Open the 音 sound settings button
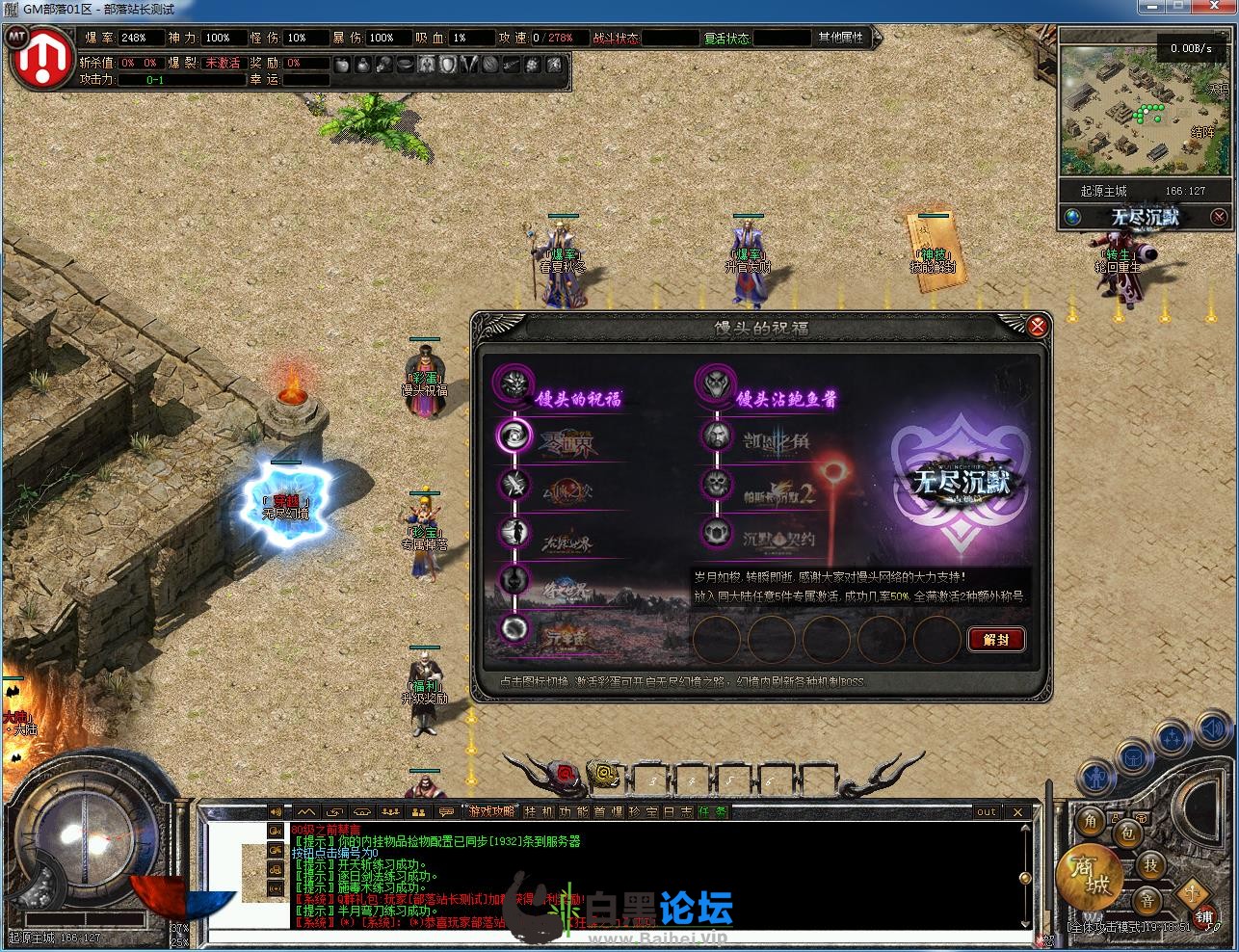Image resolution: width=1239 pixels, height=952 pixels. 1147,901
